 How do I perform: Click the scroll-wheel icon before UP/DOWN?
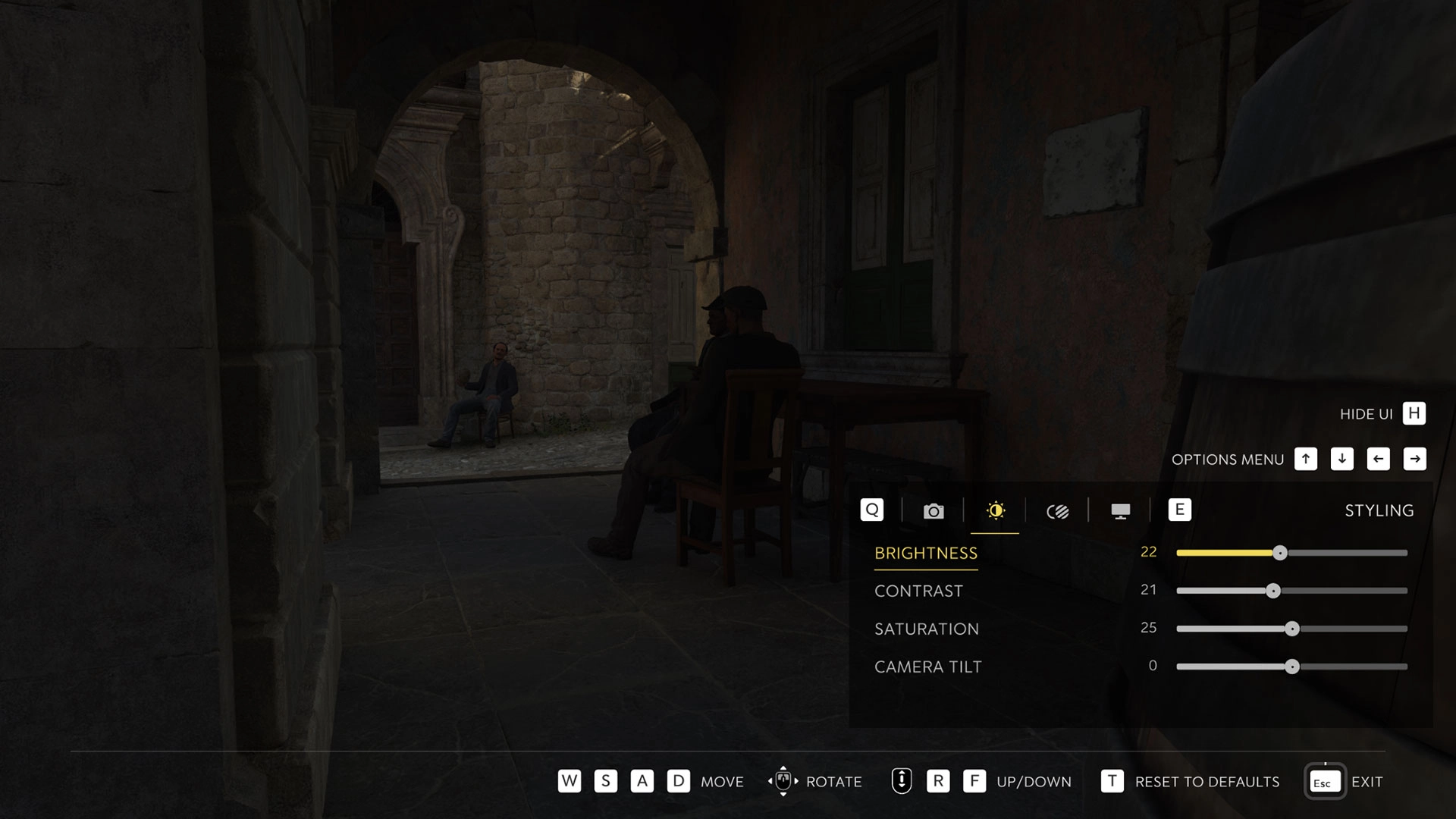pyautogui.click(x=901, y=781)
